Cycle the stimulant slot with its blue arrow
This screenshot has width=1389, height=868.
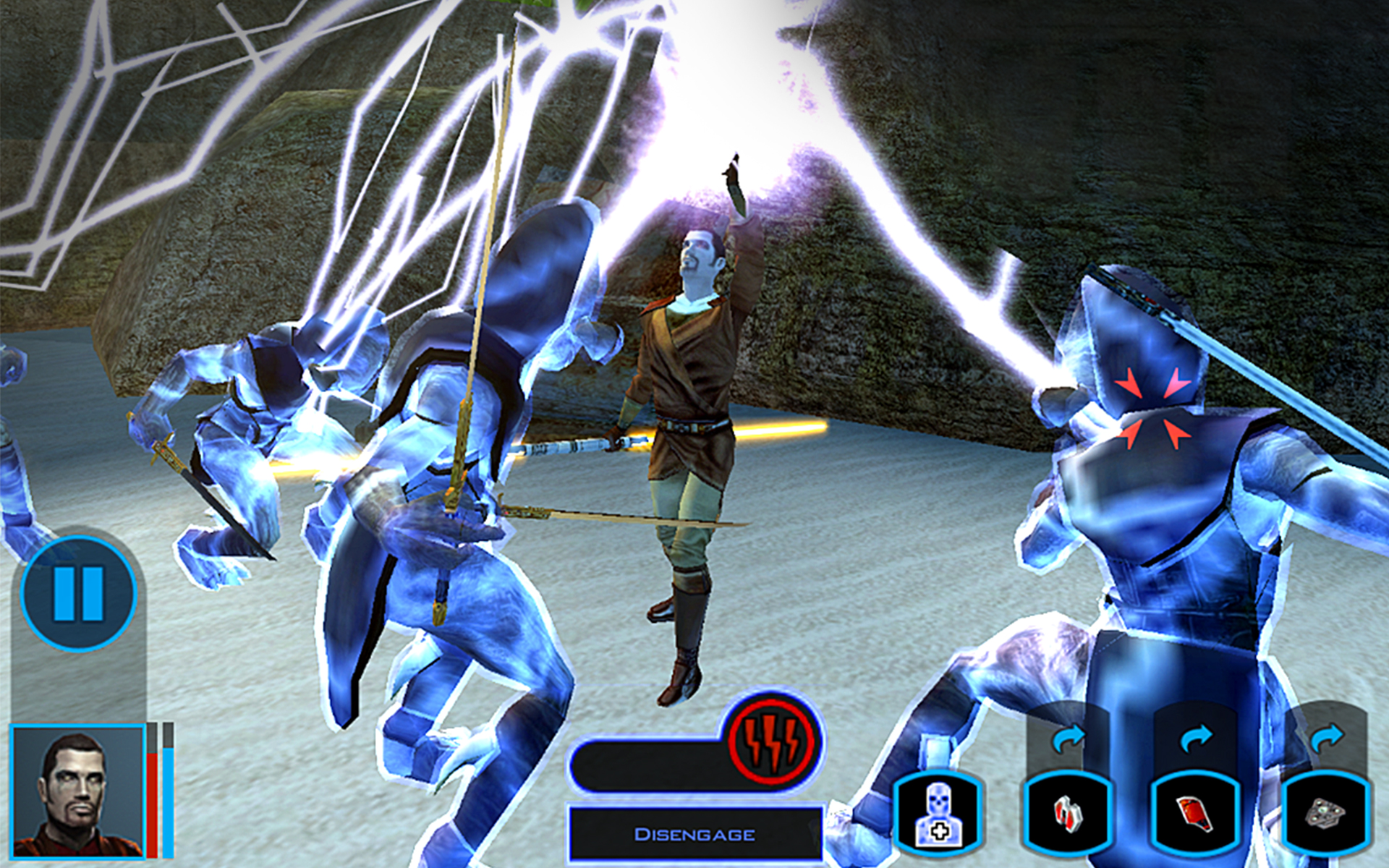pos(1069,739)
